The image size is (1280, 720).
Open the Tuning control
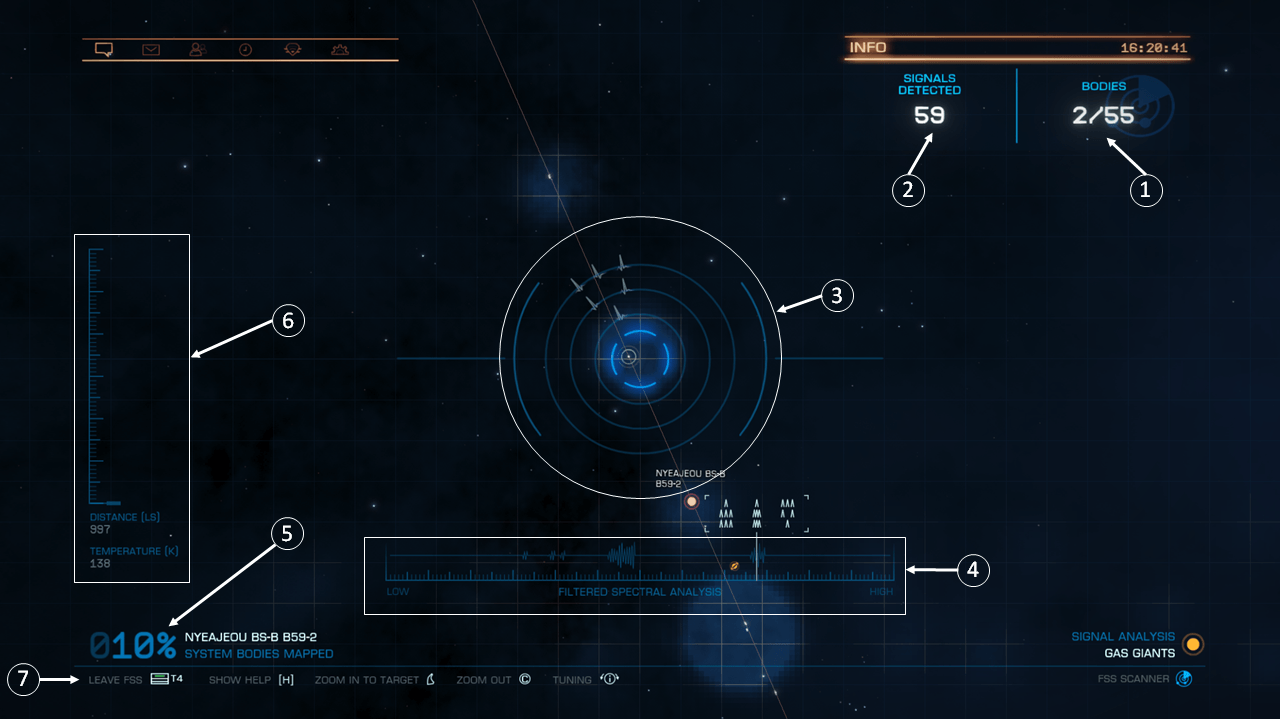tap(572, 679)
